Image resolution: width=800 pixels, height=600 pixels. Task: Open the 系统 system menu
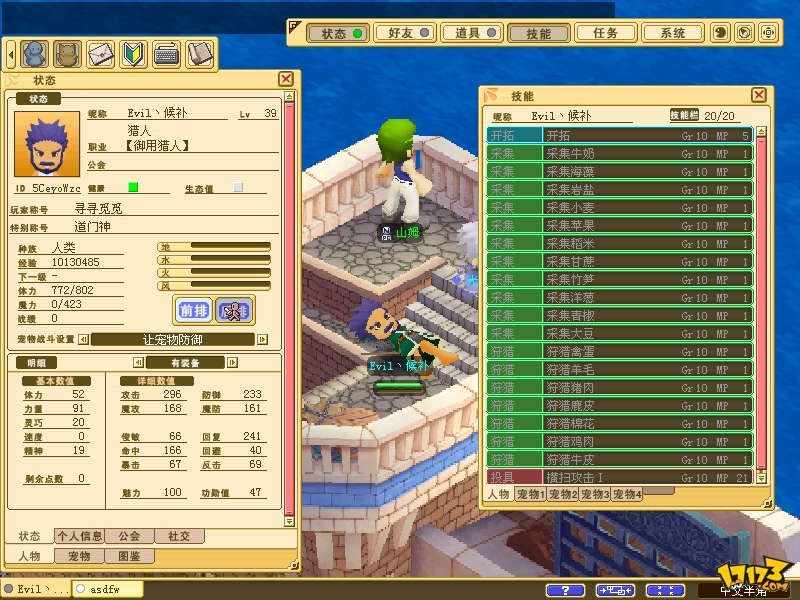672,33
